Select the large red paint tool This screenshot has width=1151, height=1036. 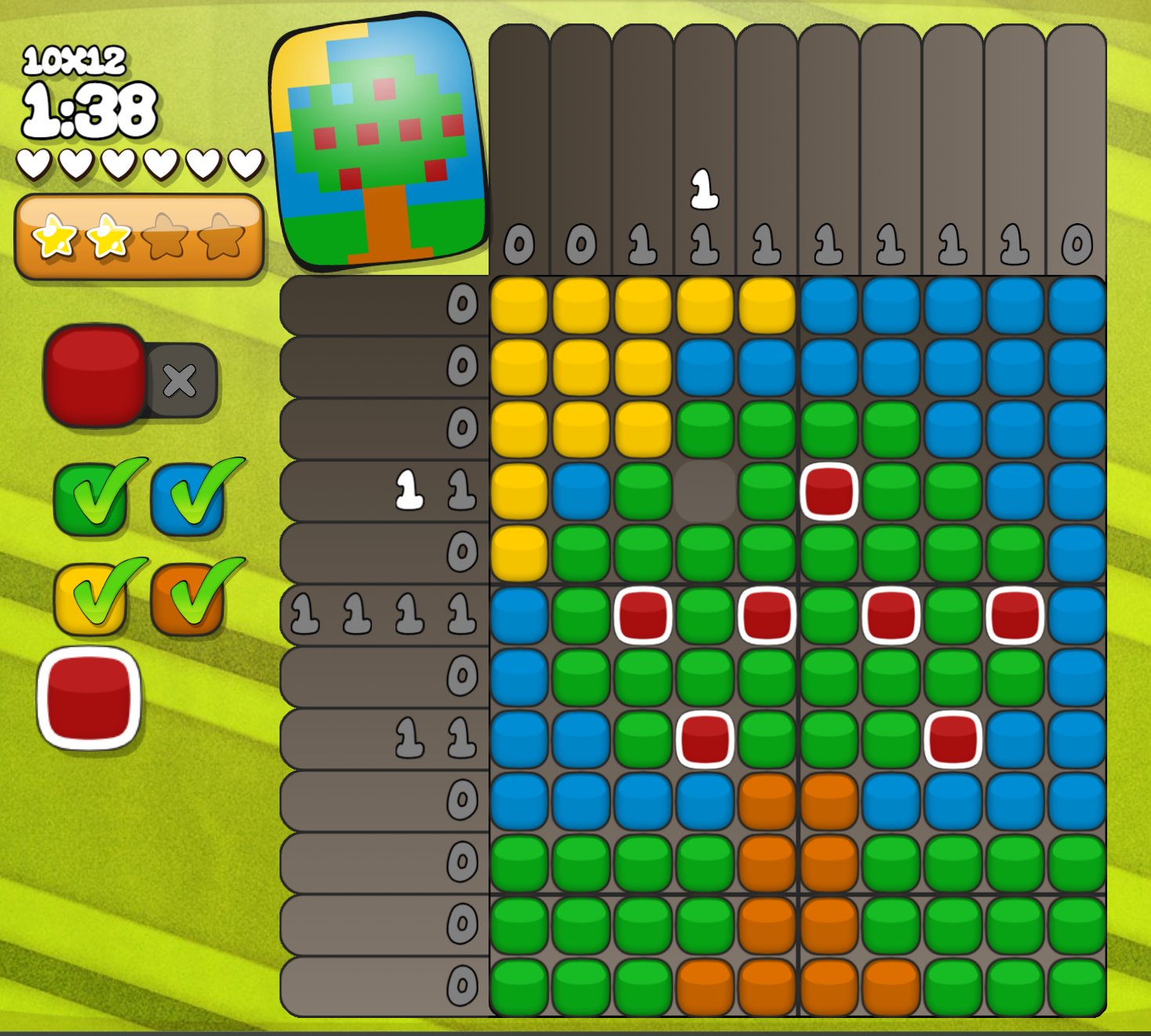pos(94,376)
